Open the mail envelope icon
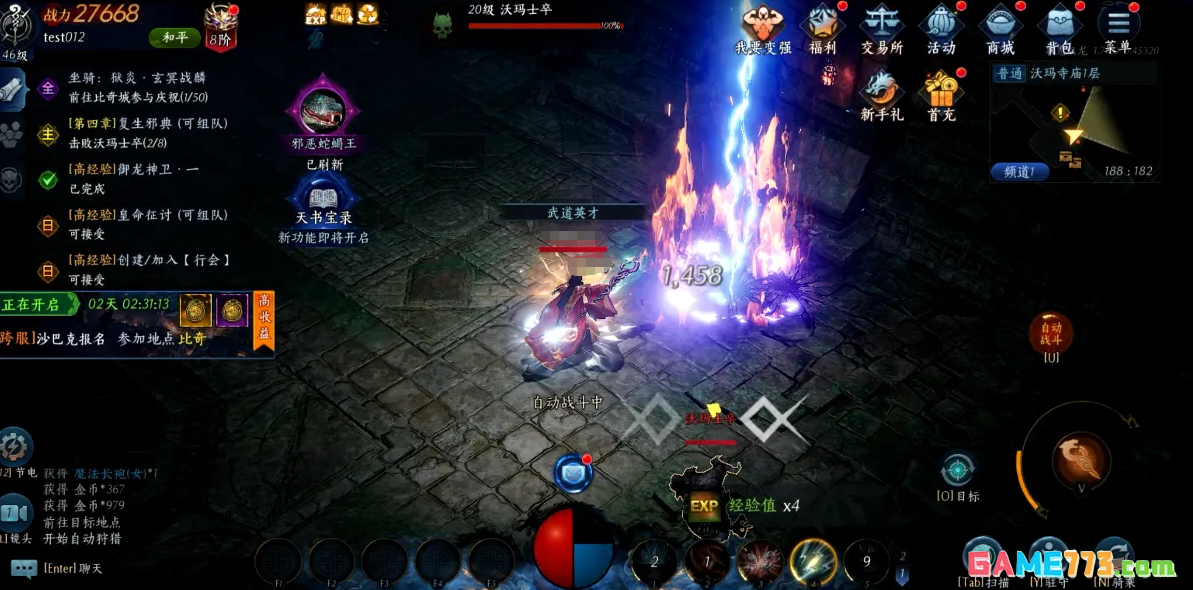 click(x=572, y=472)
